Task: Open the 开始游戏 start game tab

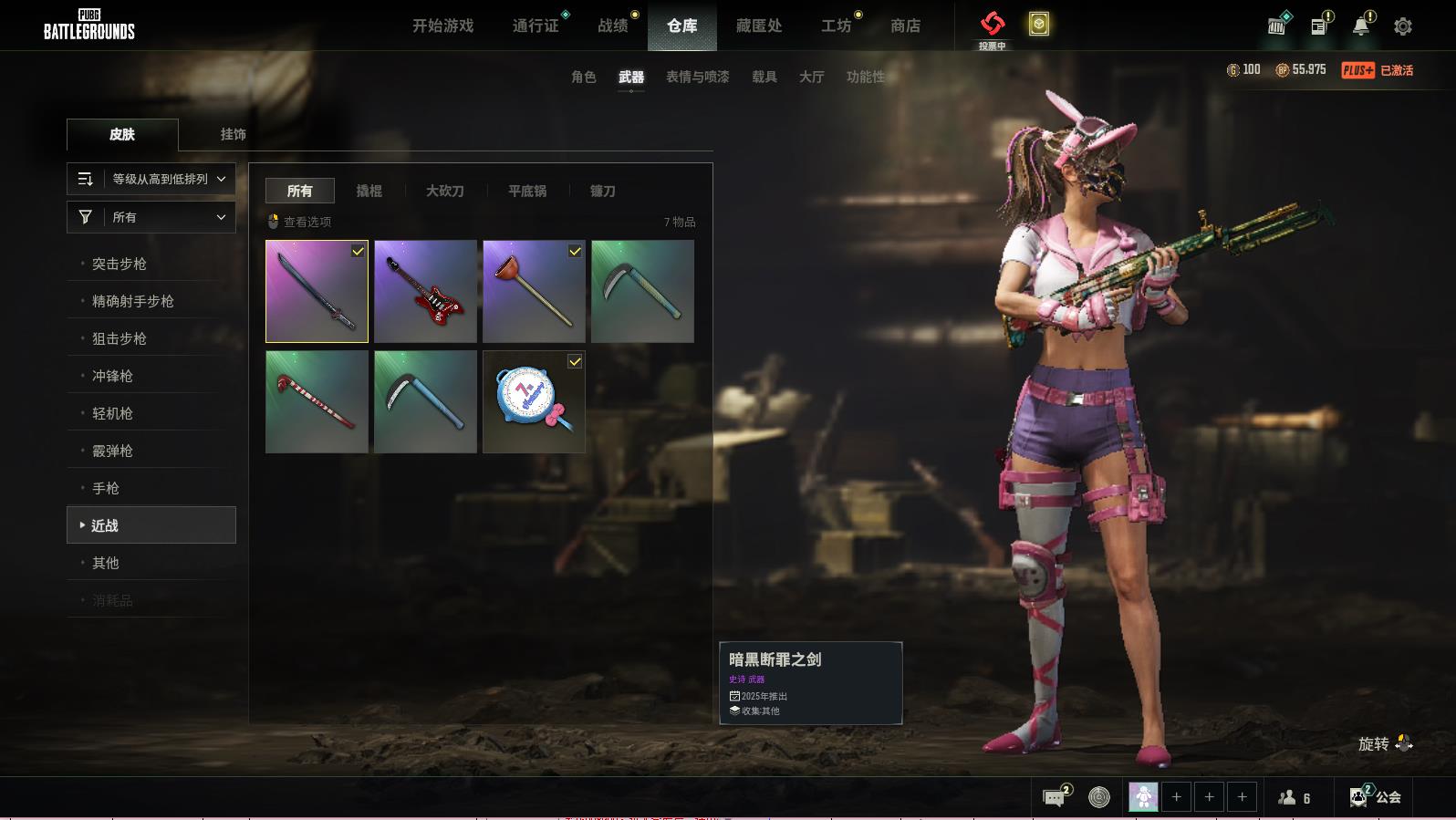Action: coord(442,26)
